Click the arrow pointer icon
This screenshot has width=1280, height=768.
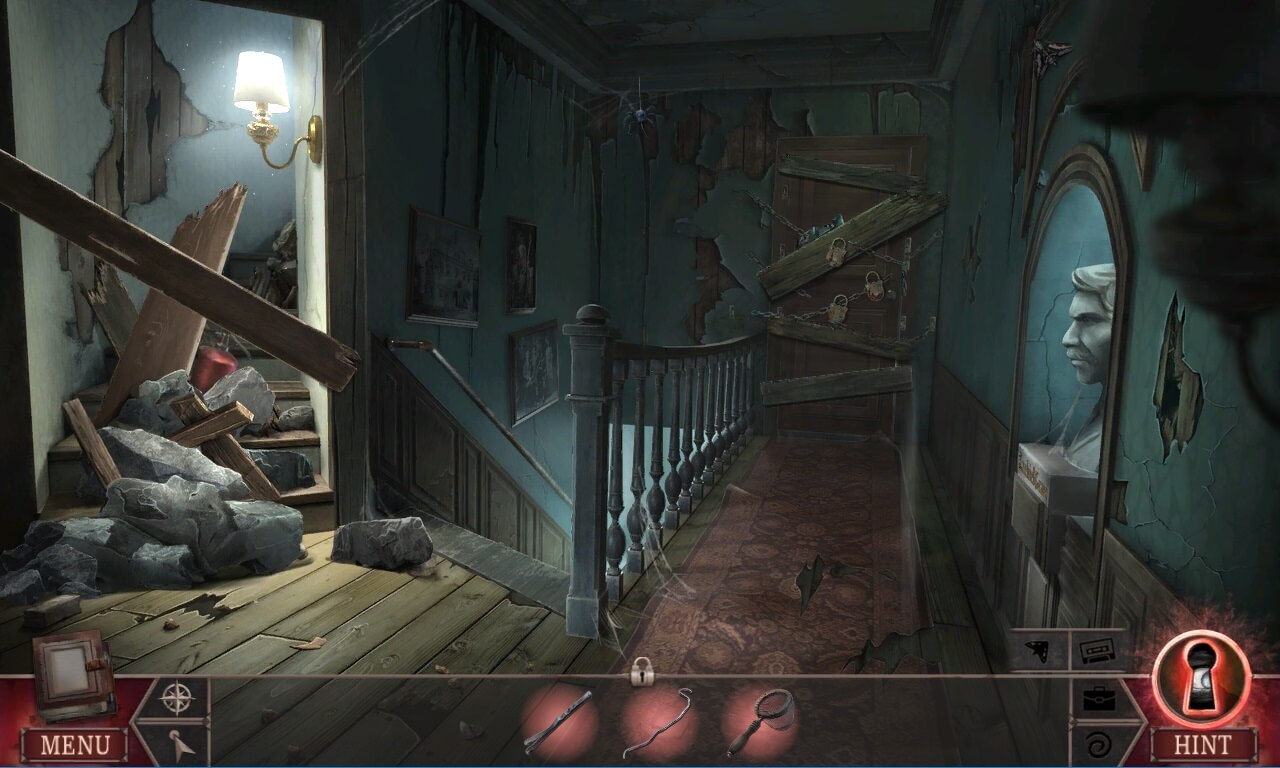[174, 744]
